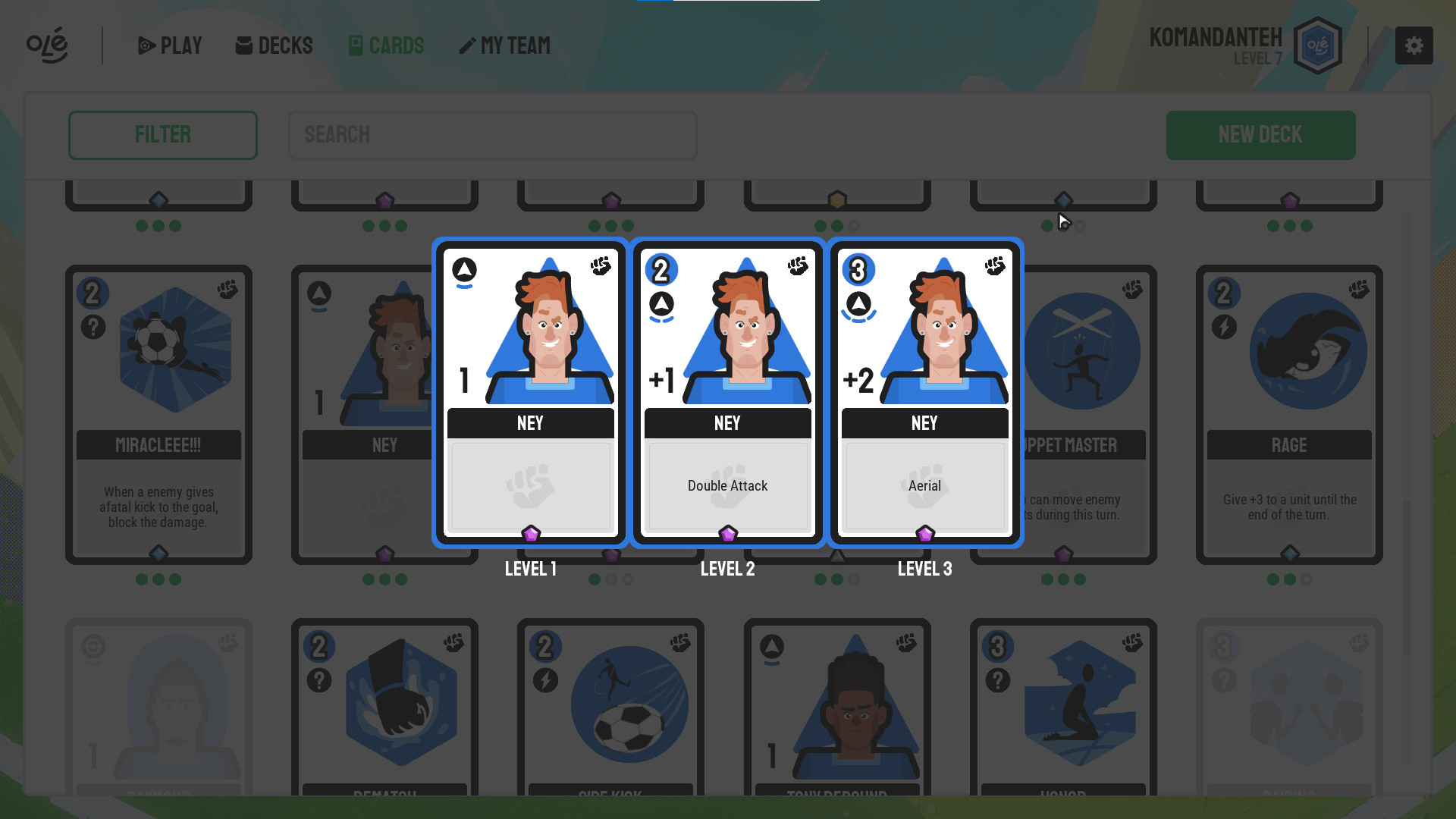Click the lightning icon on the Rage card
This screenshot has width=1456, height=819.
tap(1224, 328)
